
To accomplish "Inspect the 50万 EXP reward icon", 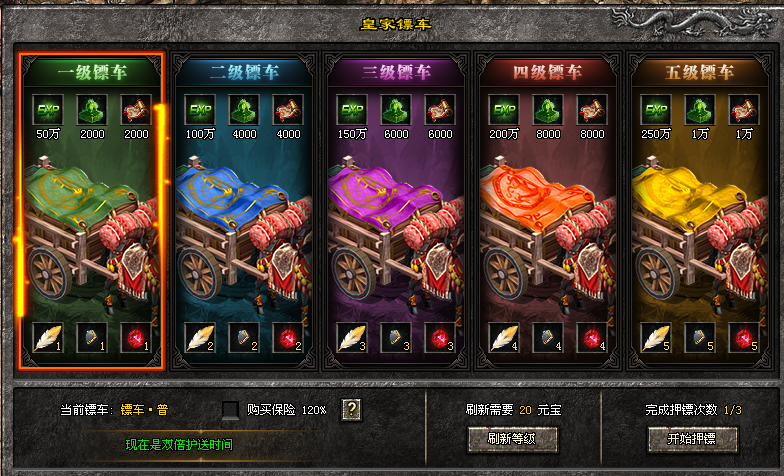I will click(49, 109).
